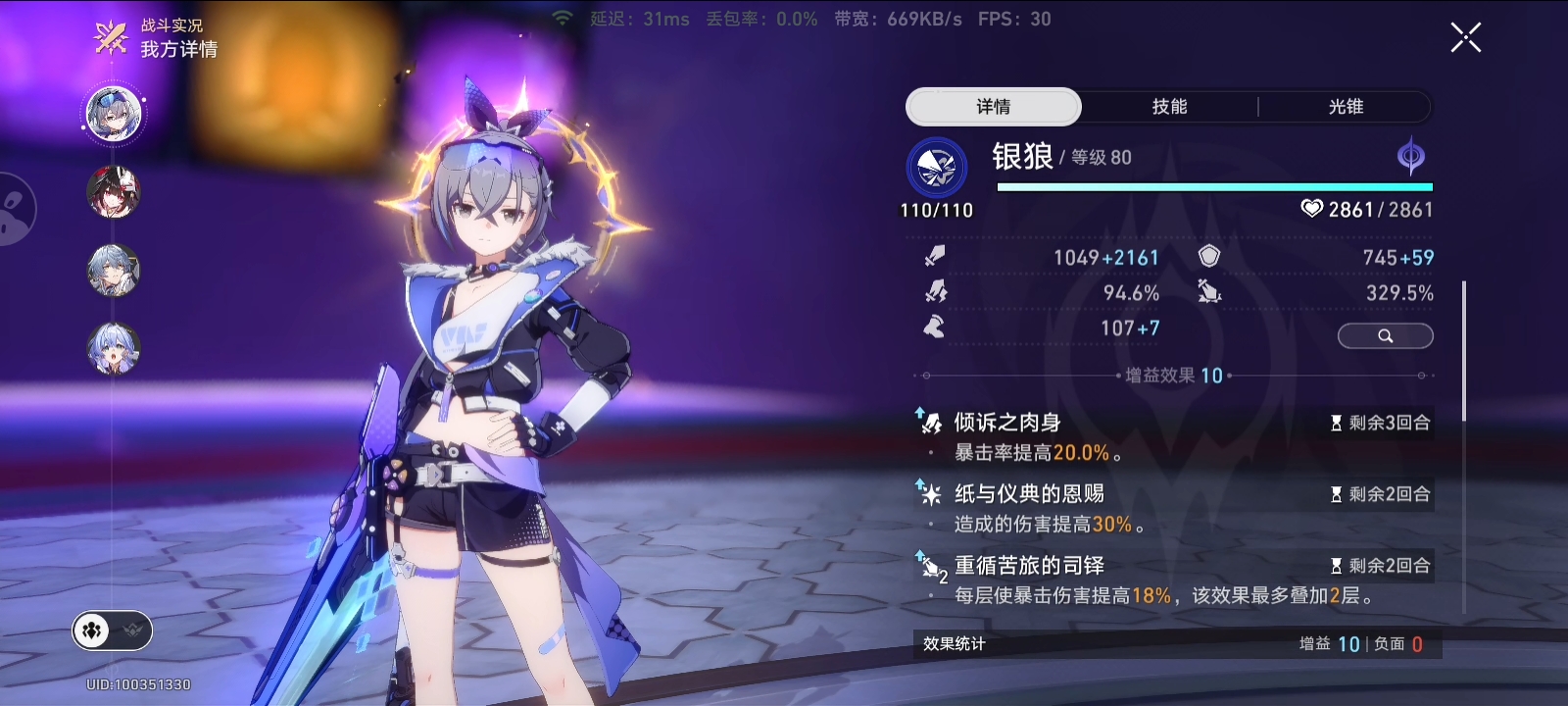
Task: Pick the open-mouthed blue-haired character portrait
Action: pyautogui.click(x=114, y=348)
